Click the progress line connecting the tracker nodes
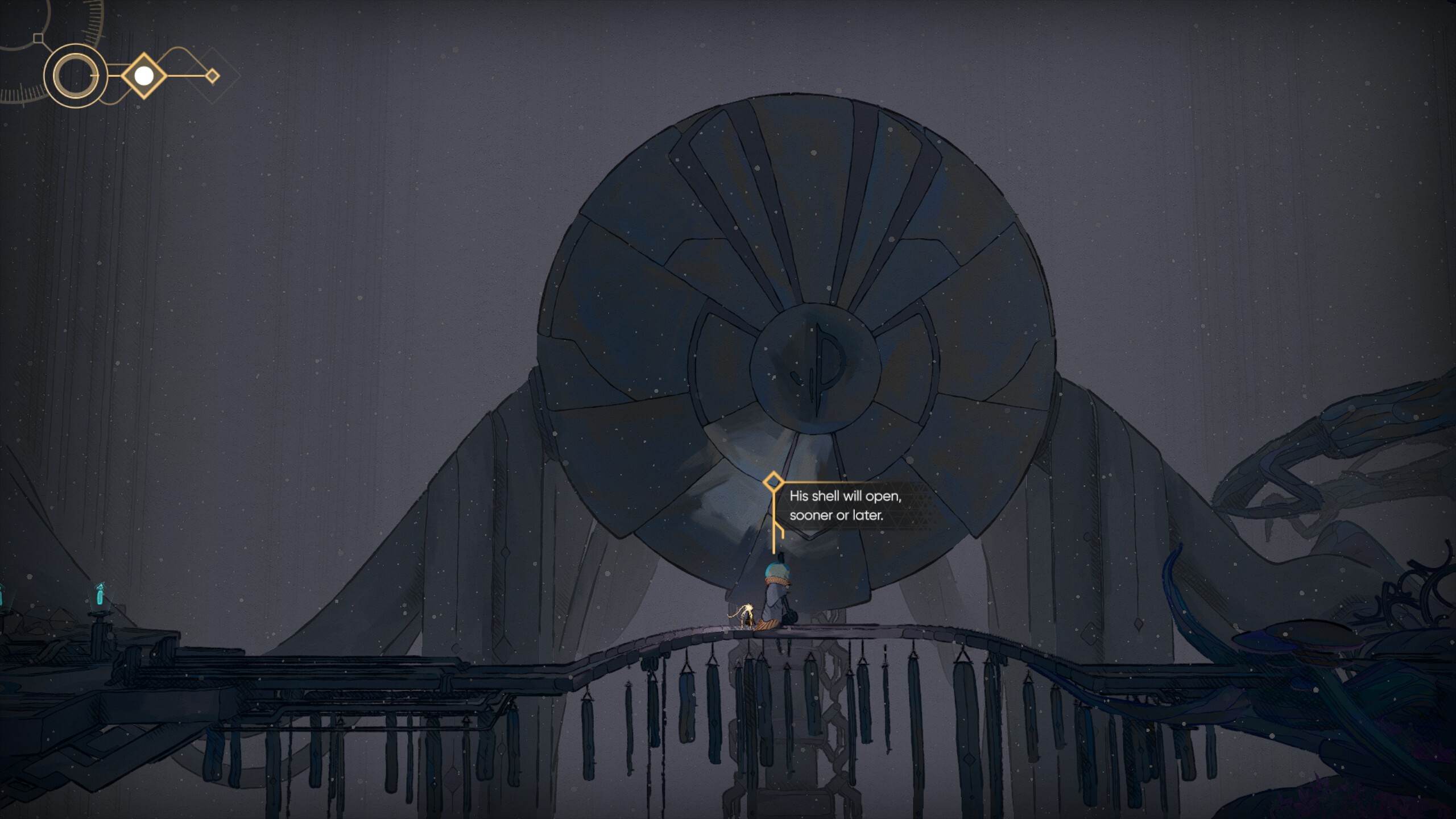The height and width of the screenshot is (819, 1456). (111, 76)
